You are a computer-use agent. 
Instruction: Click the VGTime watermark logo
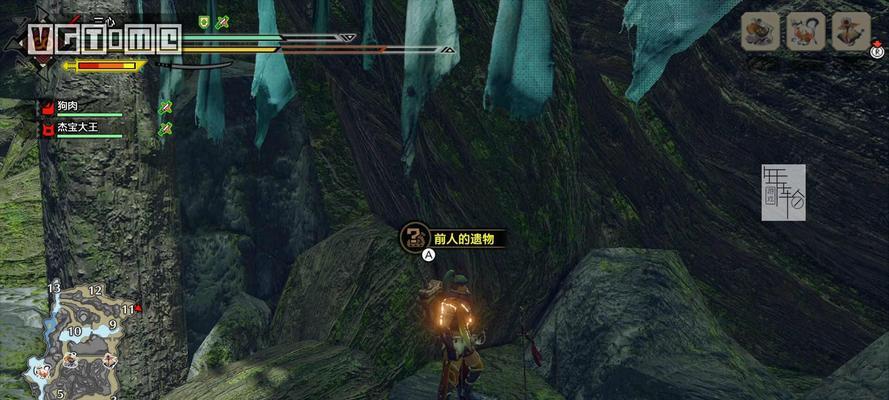[102, 39]
